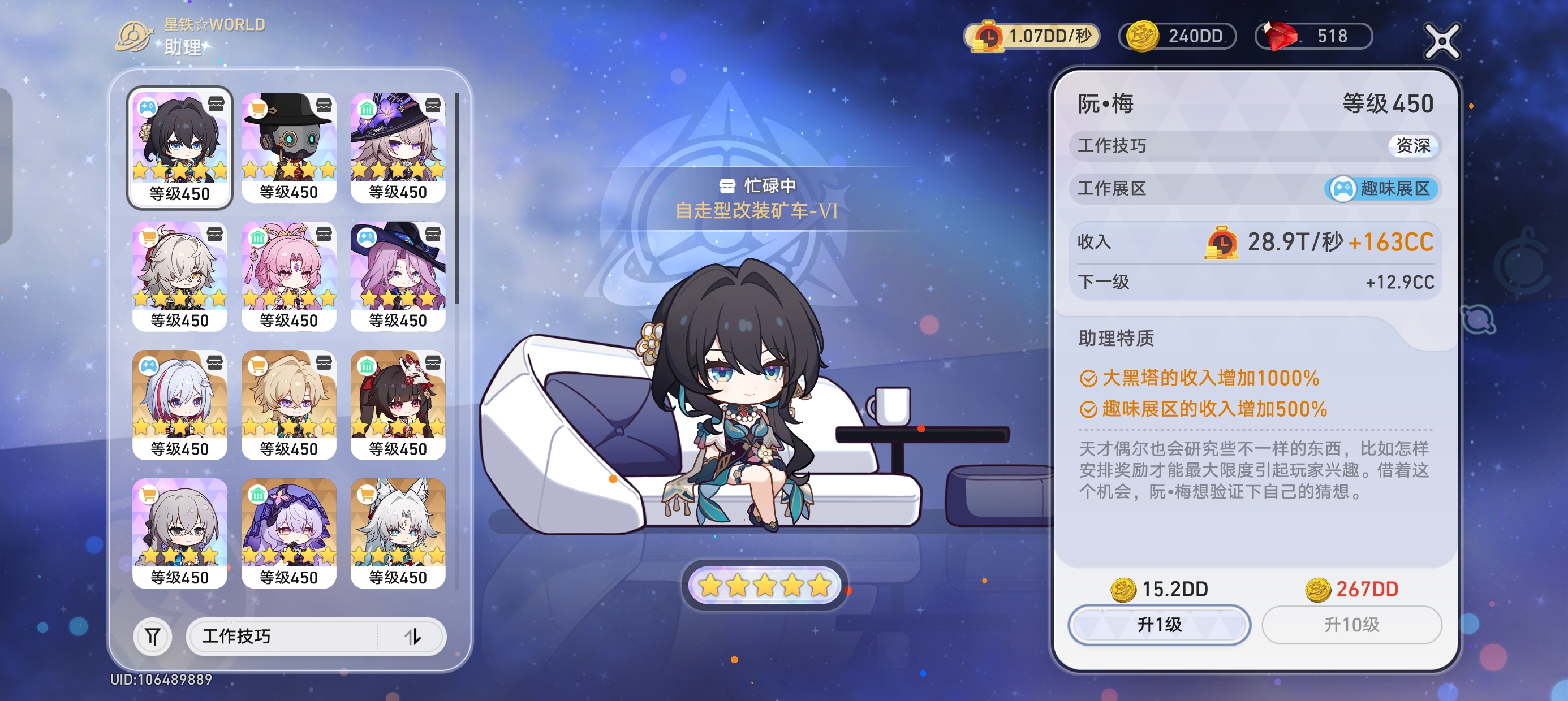The image size is (1568, 701).
Task: Pick the purple-hooded assistant card
Action: (288, 533)
